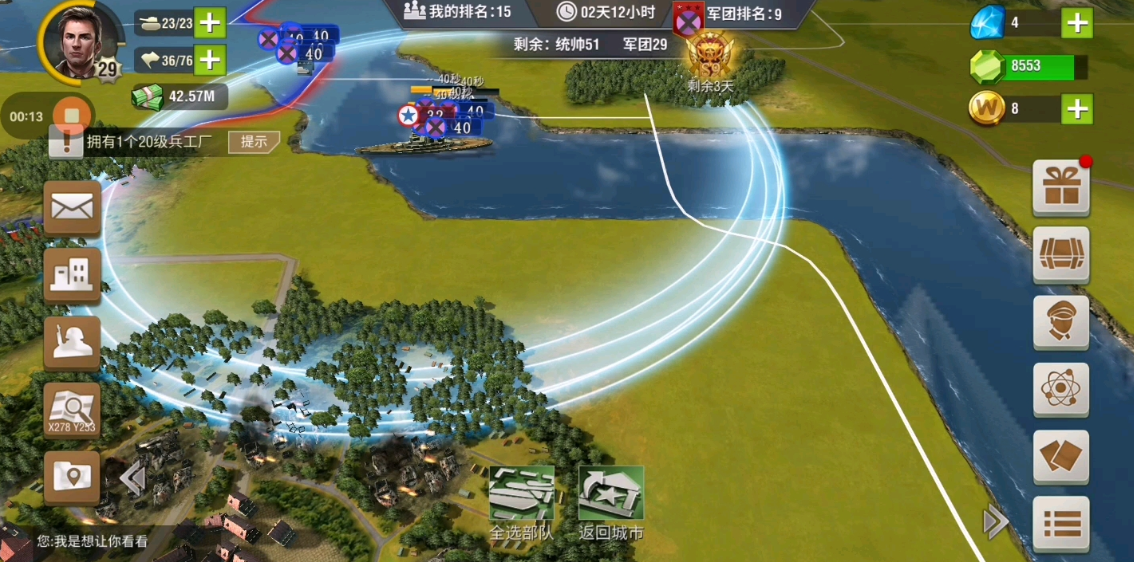
Task: Open the officer general menu
Action: click(x=1060, y=321)
